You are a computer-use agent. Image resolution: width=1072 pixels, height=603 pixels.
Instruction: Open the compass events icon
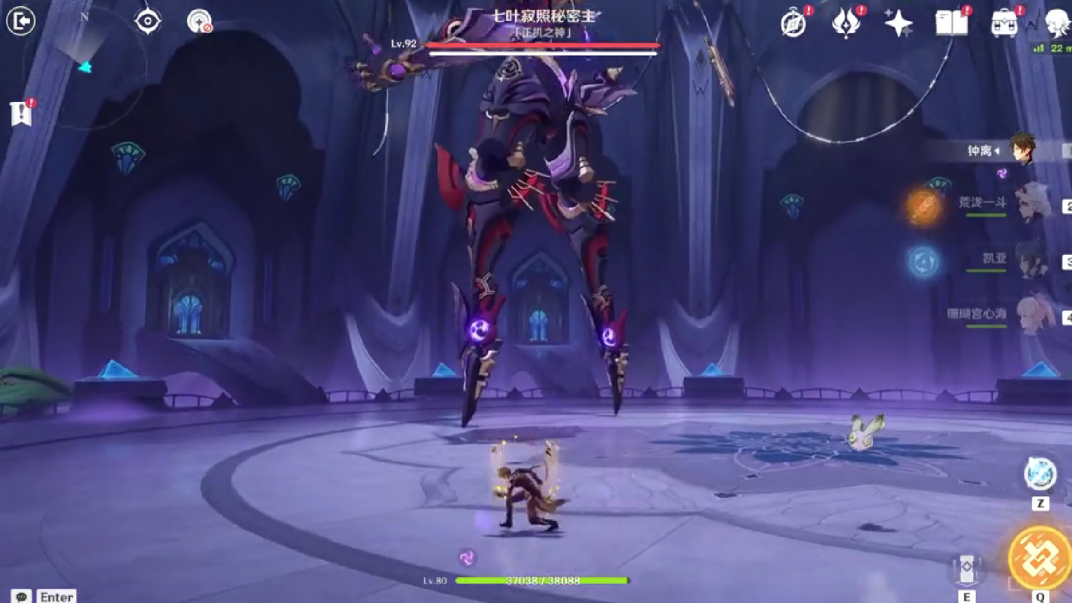point(794,23)
